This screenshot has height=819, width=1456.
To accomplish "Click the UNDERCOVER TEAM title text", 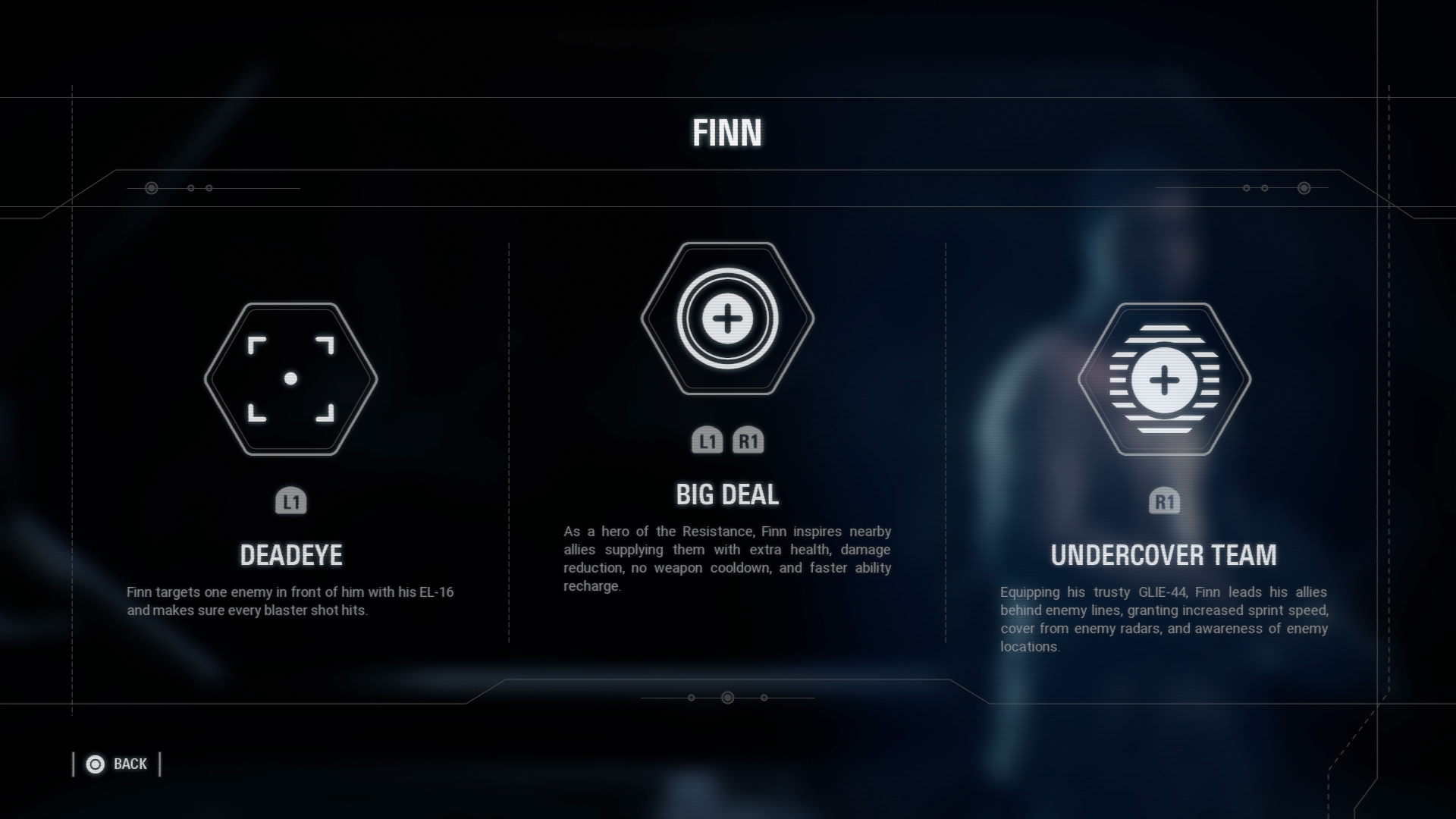I will [x=1164, y=554].
